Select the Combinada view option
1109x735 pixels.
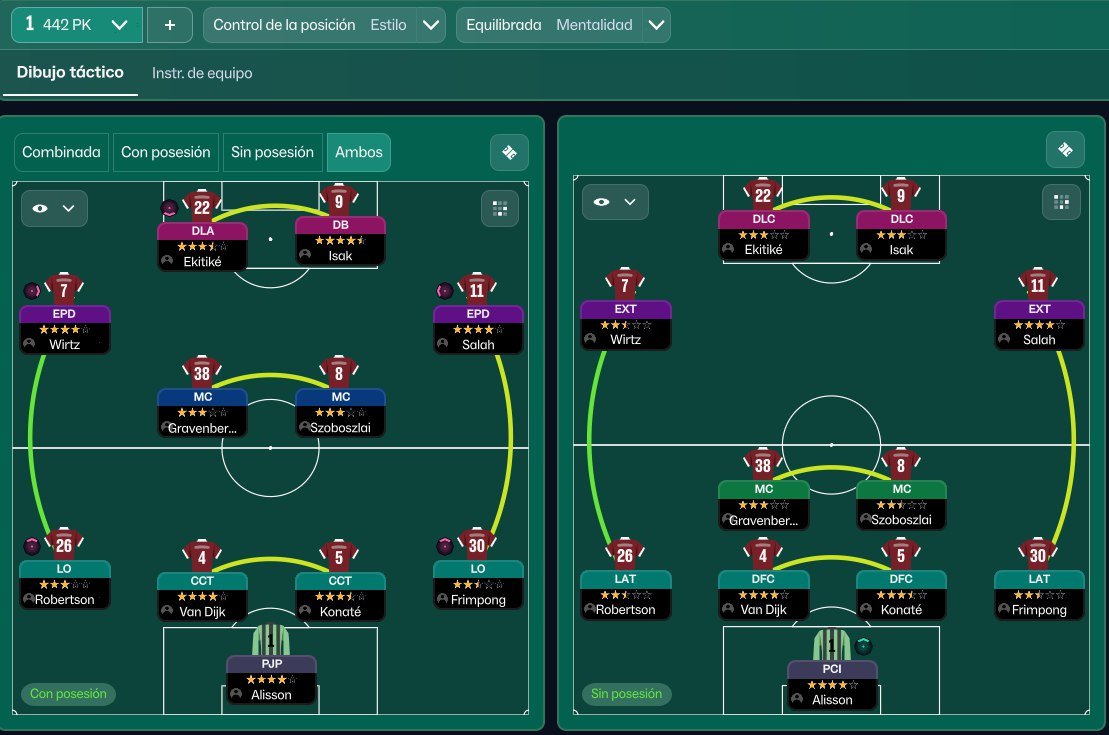[x=62, y=152]
